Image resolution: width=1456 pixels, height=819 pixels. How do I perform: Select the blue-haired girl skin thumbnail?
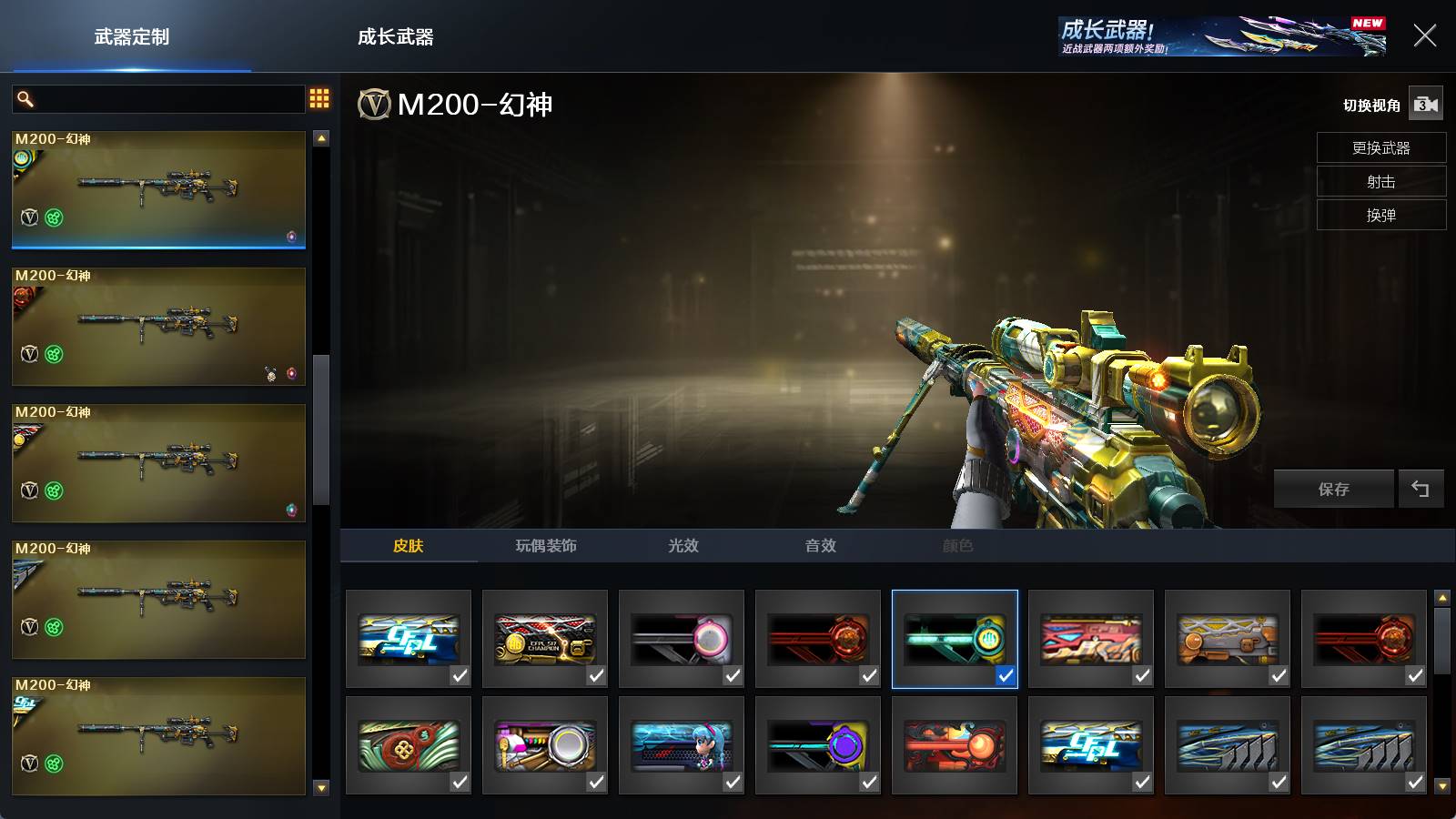(x=681, y=744)
